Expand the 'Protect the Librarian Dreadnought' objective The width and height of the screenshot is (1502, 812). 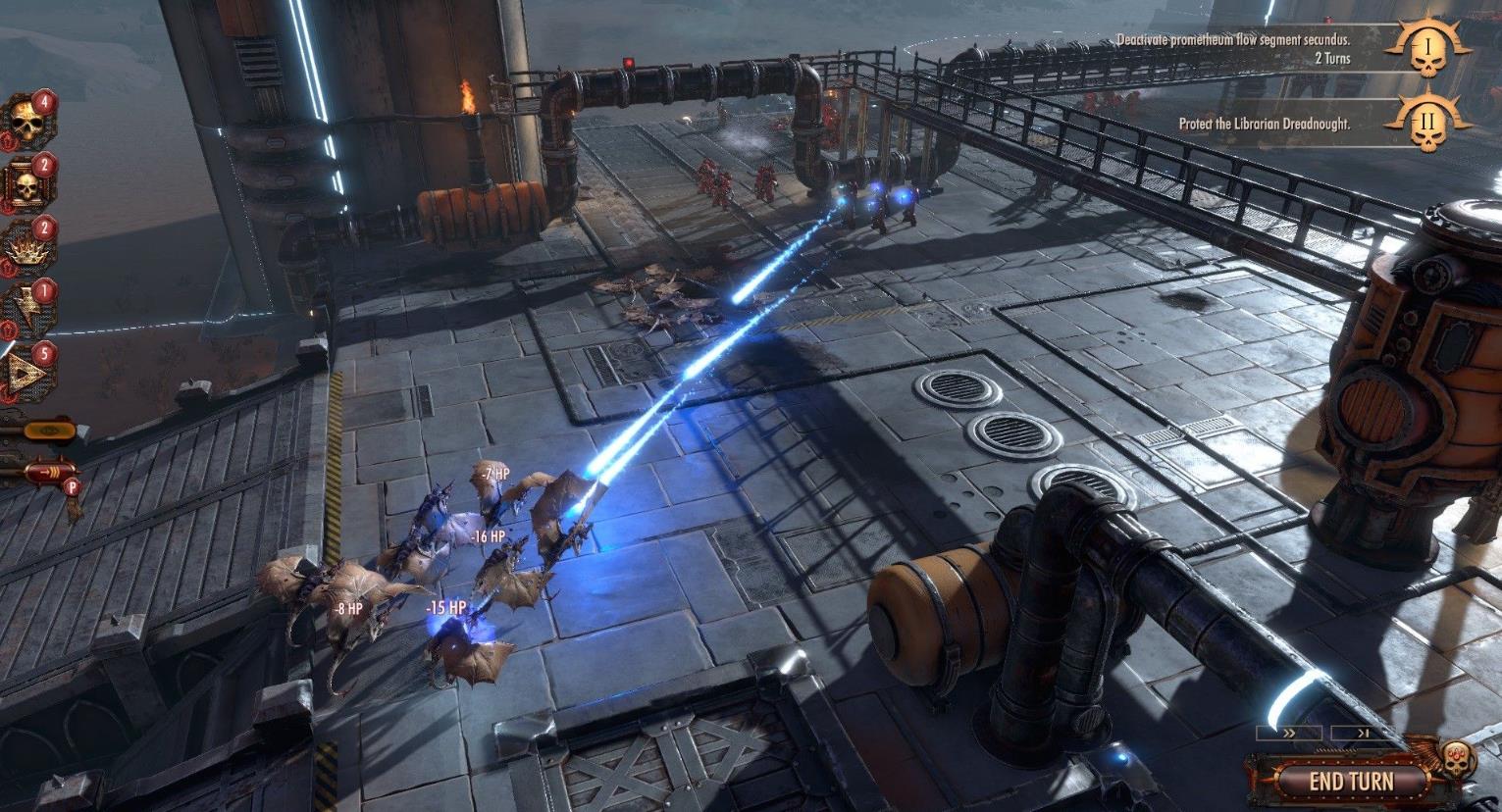click(x=1266, y=125)
